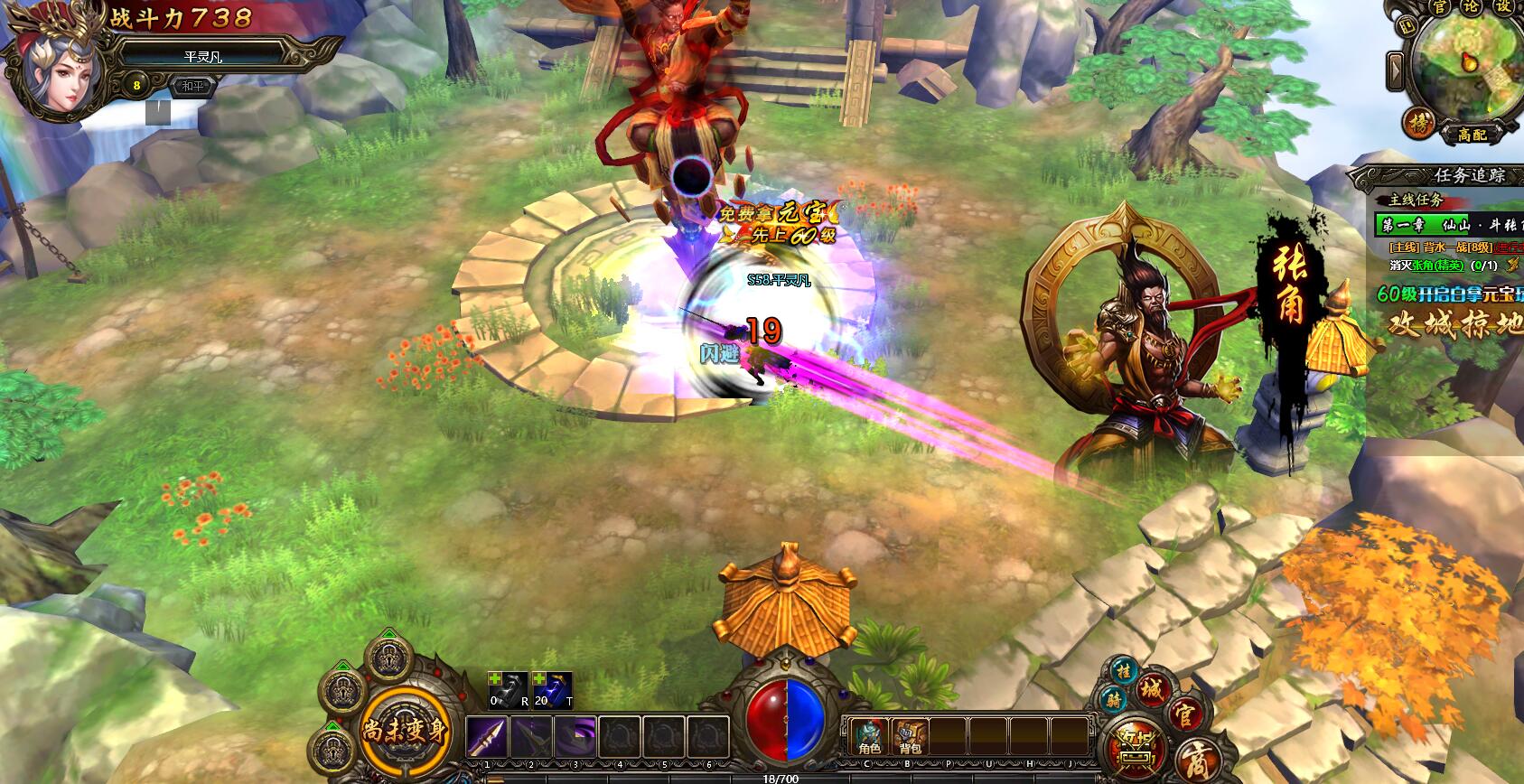Image resolution: width=1524 pixels, height=784 pixels.
Task: Open the 官 button above the minimap
Action: pyautogui.click(x=1440, y=6)
